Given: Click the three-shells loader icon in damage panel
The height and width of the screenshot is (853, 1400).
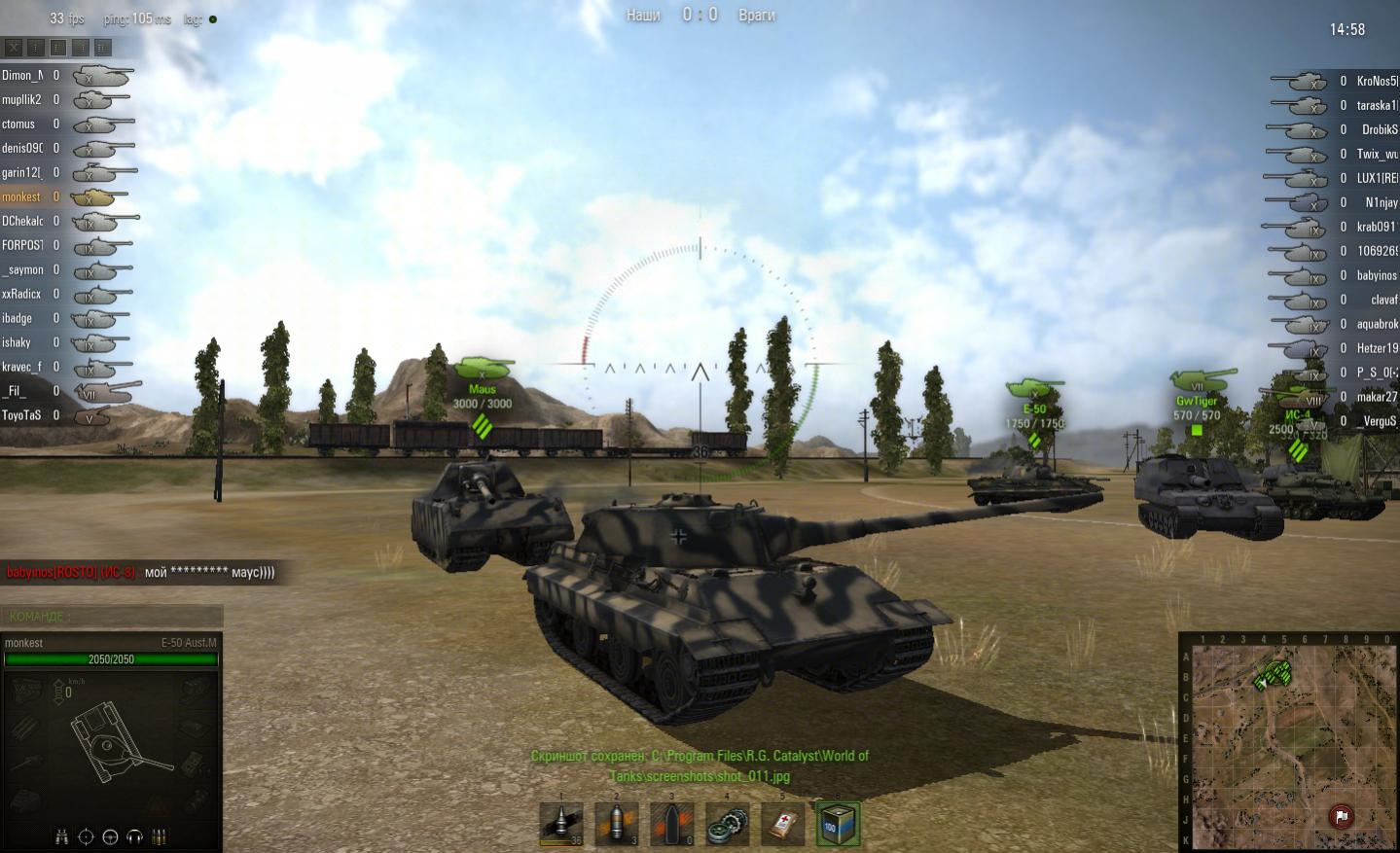Looking at the screenshot, I should (x=159, y=836).
